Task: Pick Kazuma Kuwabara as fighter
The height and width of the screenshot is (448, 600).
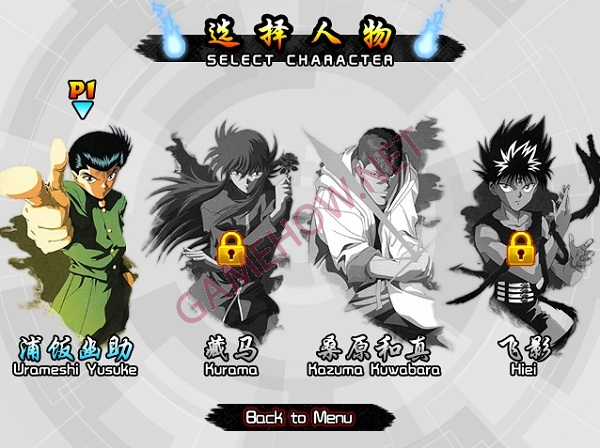Action: [x=370, y=240]
